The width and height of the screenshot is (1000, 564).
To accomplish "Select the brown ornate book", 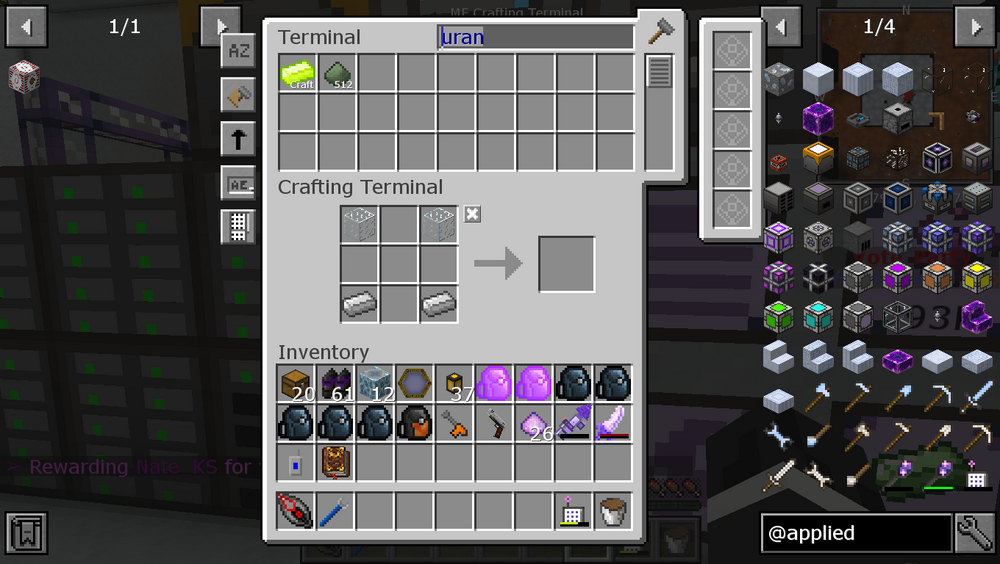I will (336, 463).
